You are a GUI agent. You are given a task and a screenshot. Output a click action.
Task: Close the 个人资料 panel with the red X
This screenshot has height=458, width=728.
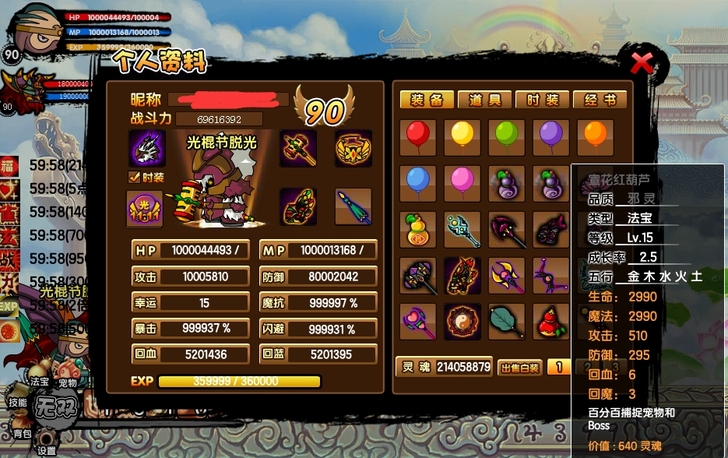pos(642,65)
